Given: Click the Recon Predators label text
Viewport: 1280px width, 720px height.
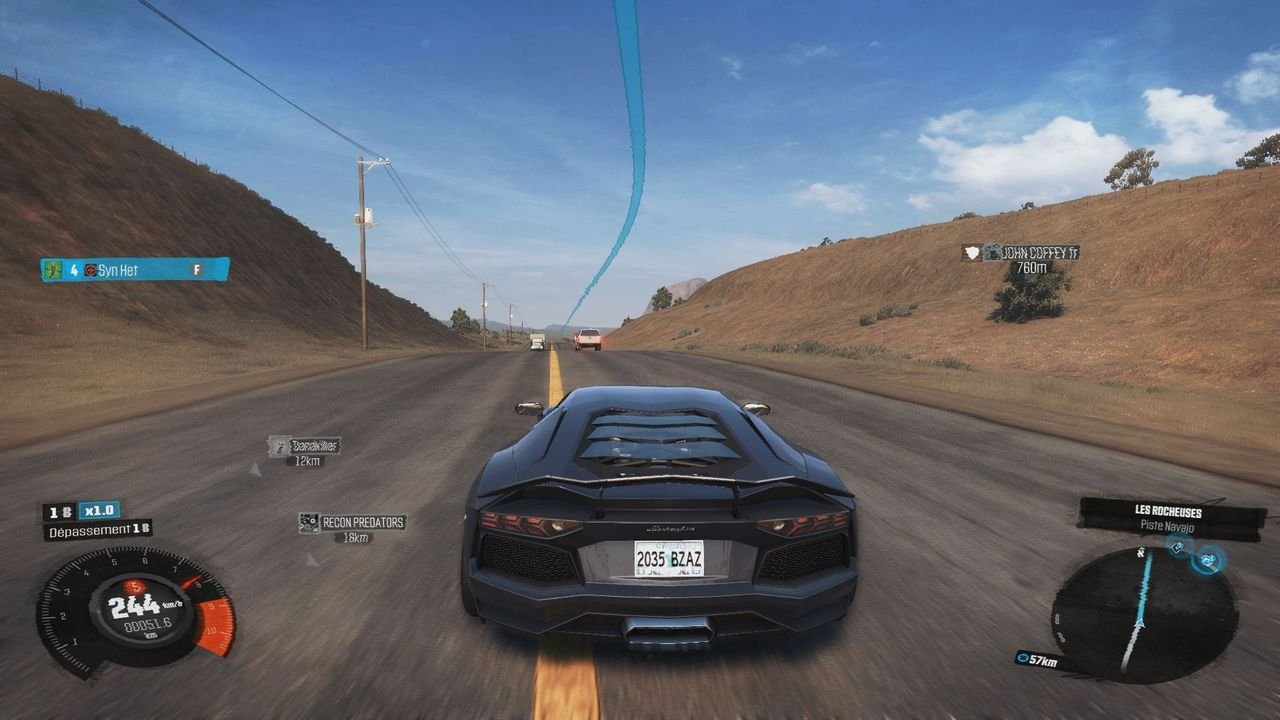Looking at the screenshot, I should tap(361, 521).
